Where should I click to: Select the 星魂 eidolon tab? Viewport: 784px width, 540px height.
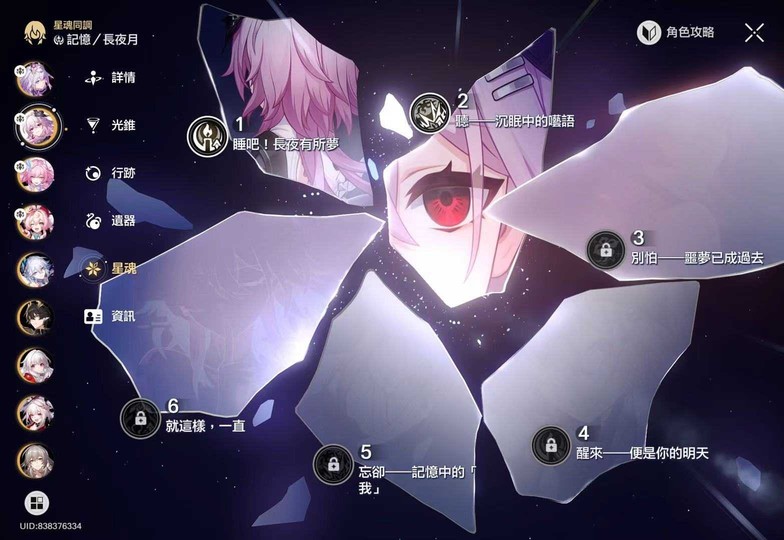point(111,268)
